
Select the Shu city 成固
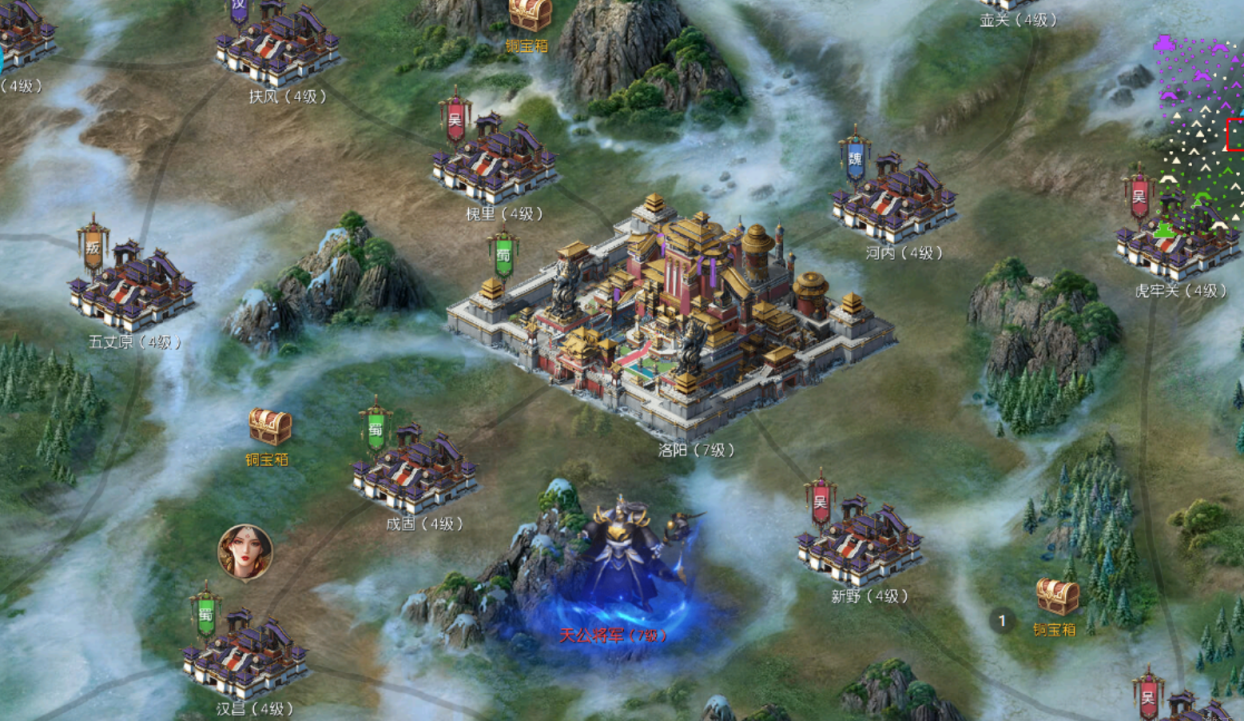[415, 472]
